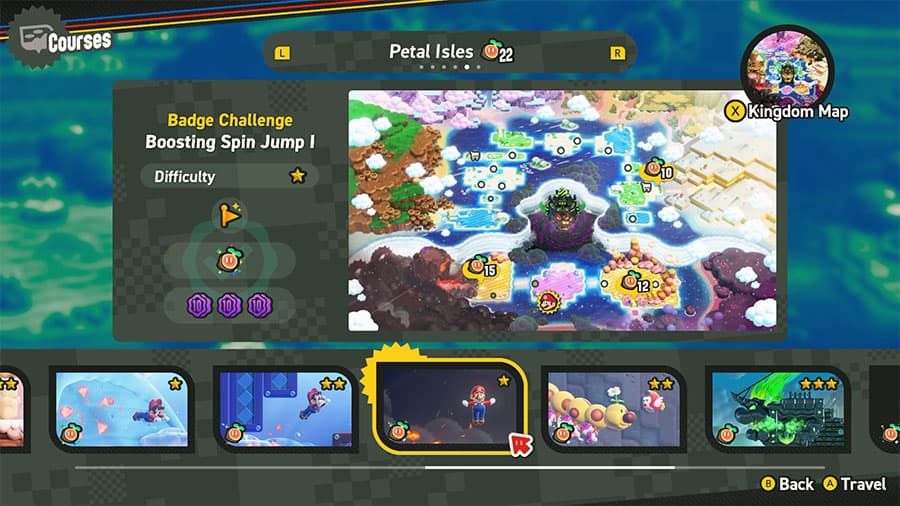Click the course list scrollbar
Viewport: 900px width, 506px height.
click(550, 467)
